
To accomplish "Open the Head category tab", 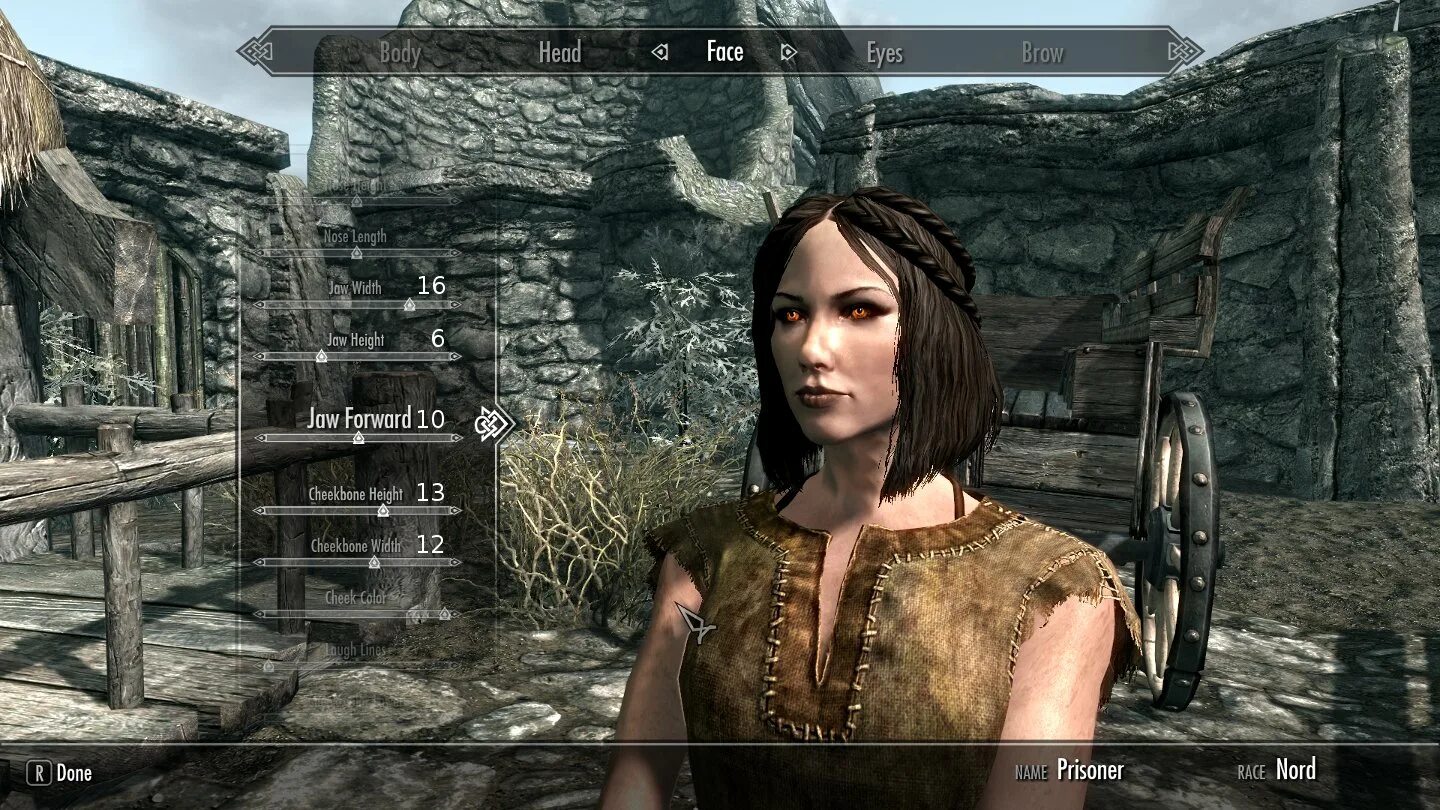I will (559, 53).
